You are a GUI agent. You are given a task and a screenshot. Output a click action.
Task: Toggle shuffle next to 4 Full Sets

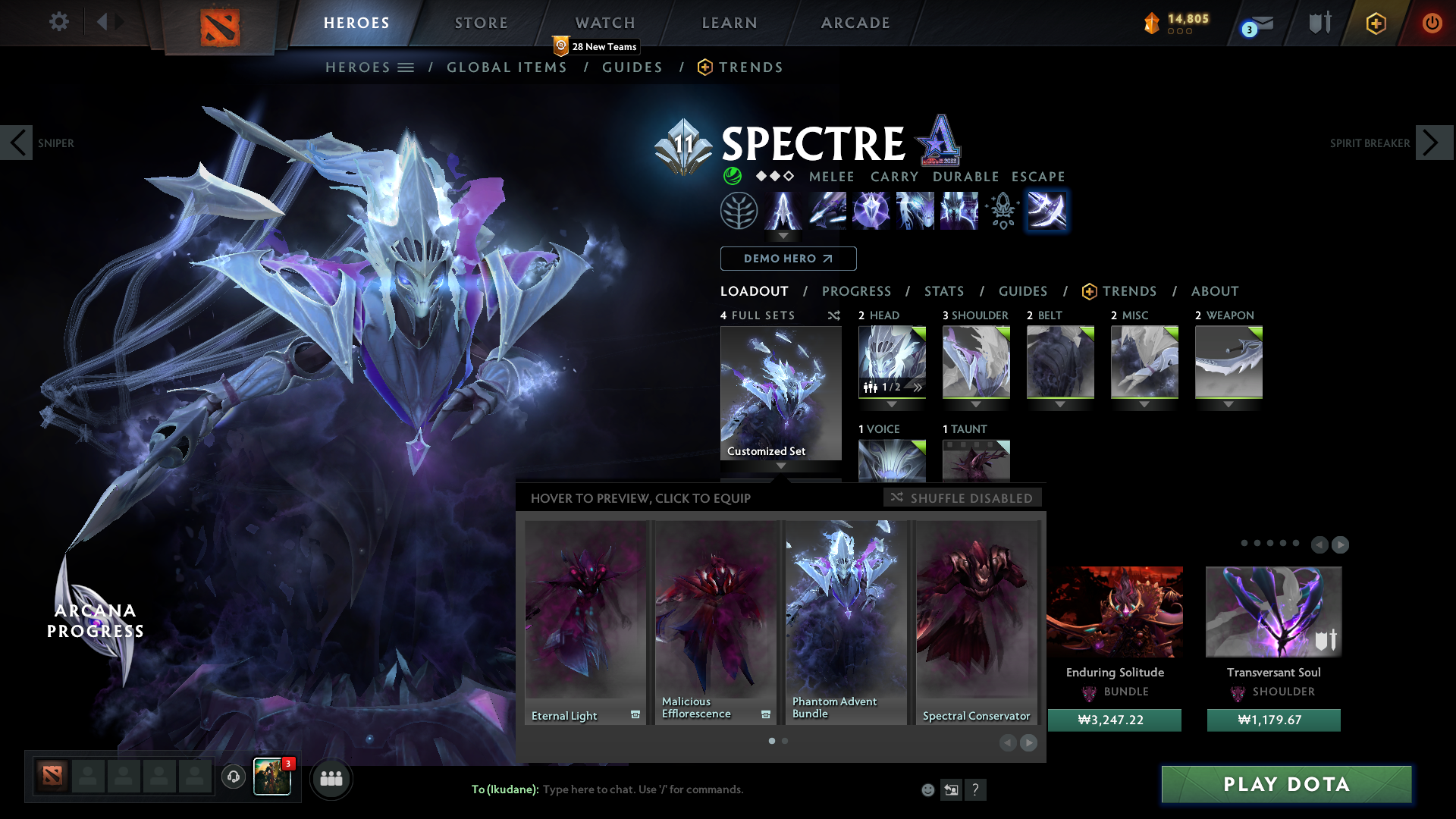pos(833,315)
